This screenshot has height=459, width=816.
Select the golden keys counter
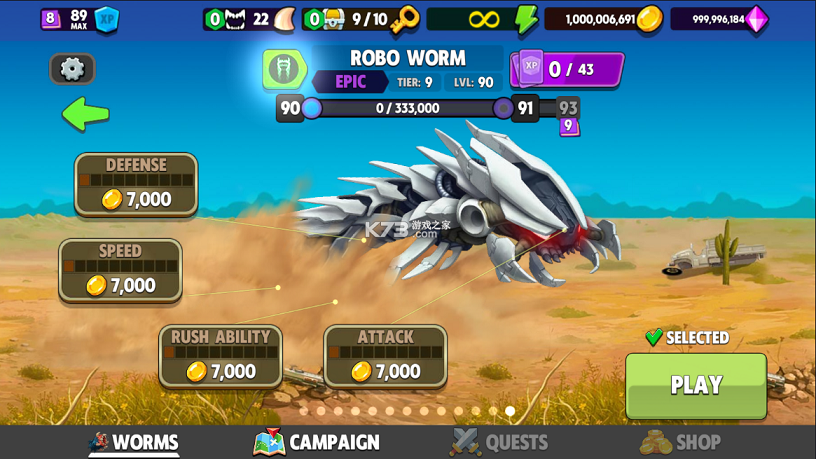[x=361, y=19]
